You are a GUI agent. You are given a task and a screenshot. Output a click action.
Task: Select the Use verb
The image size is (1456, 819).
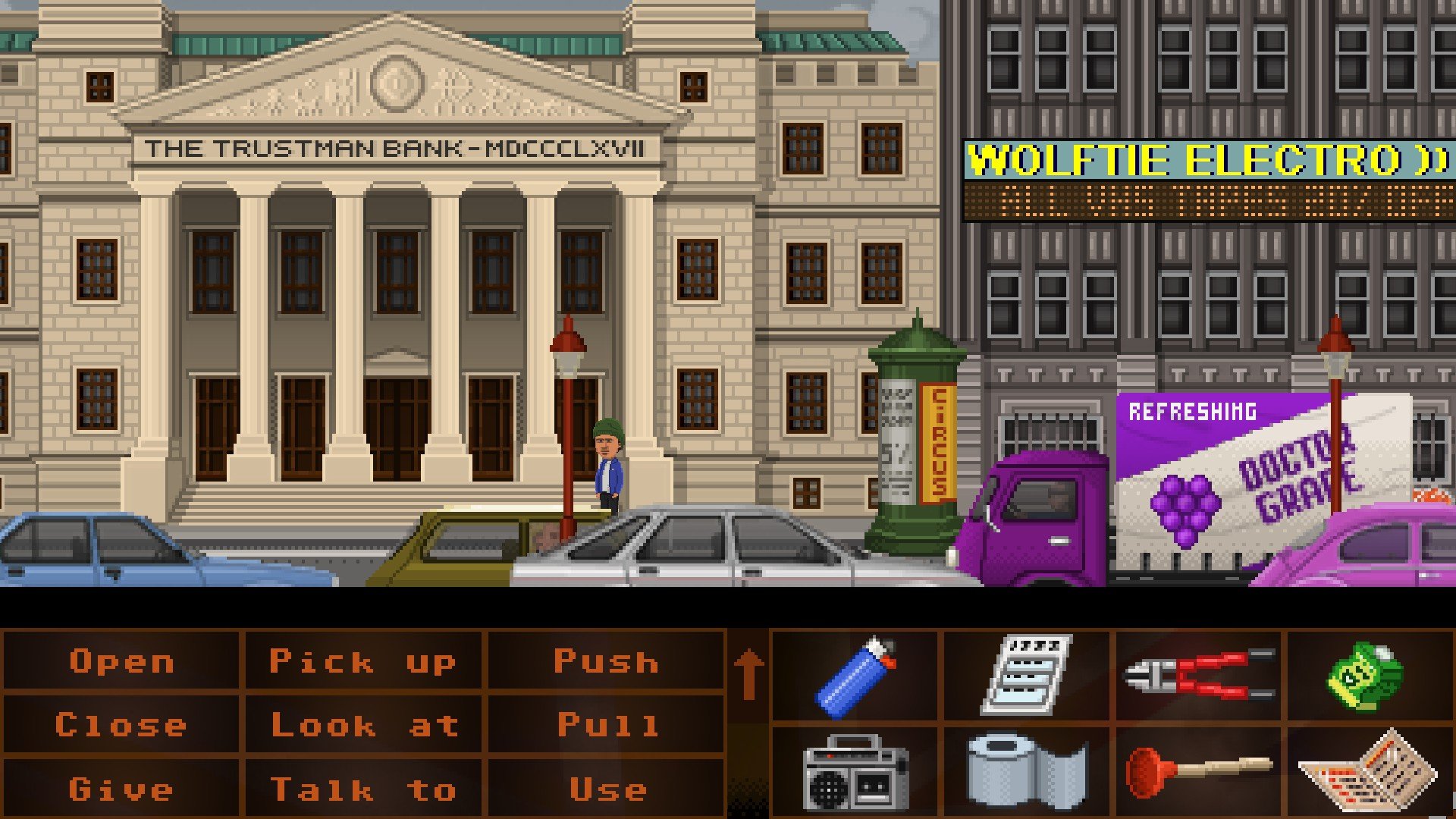[607, 789]
